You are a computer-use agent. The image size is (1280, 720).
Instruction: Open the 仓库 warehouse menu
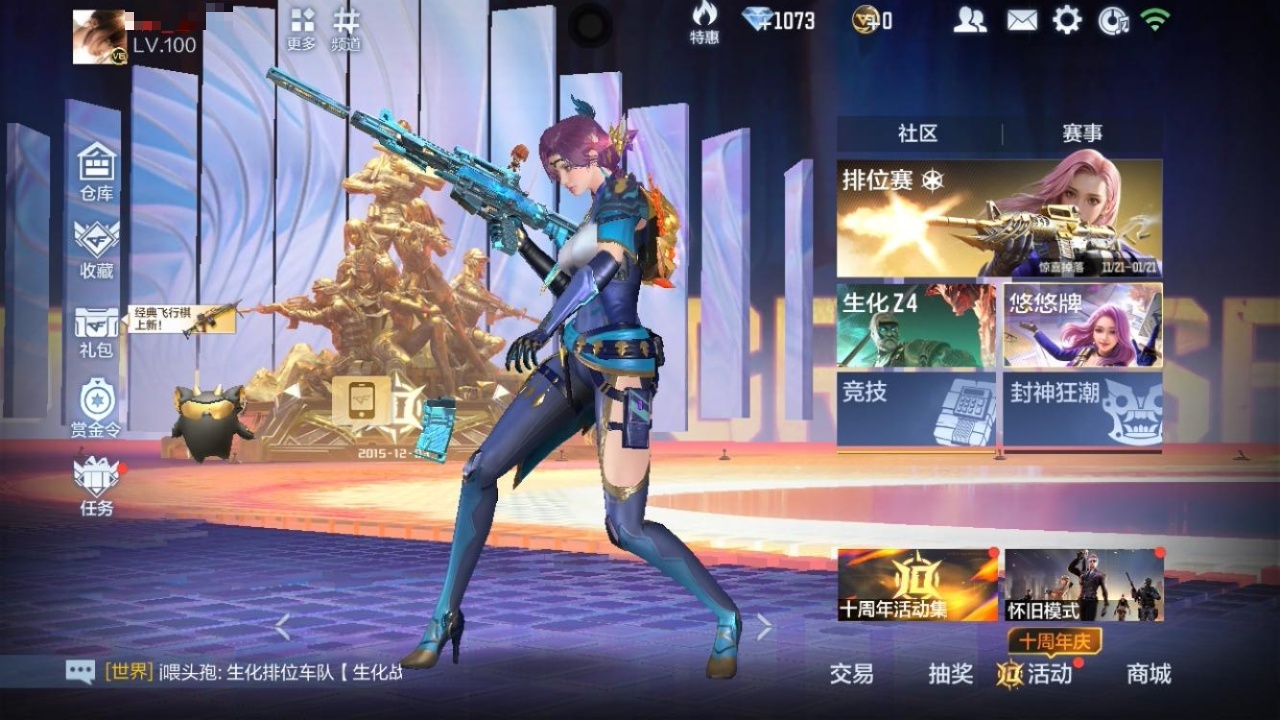click(x=97, y=171)
